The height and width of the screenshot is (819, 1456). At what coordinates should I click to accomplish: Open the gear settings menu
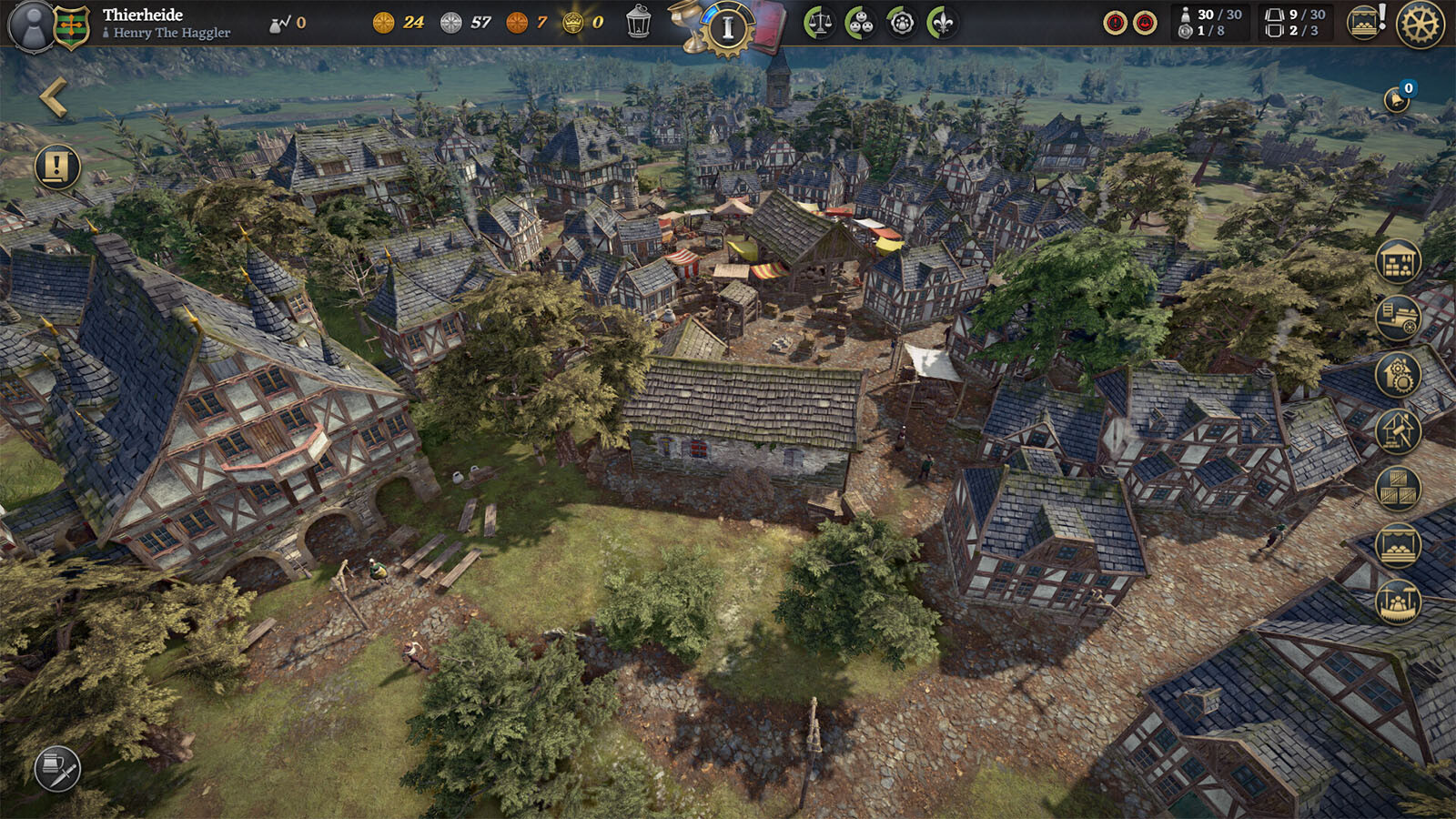point(1420,24)
